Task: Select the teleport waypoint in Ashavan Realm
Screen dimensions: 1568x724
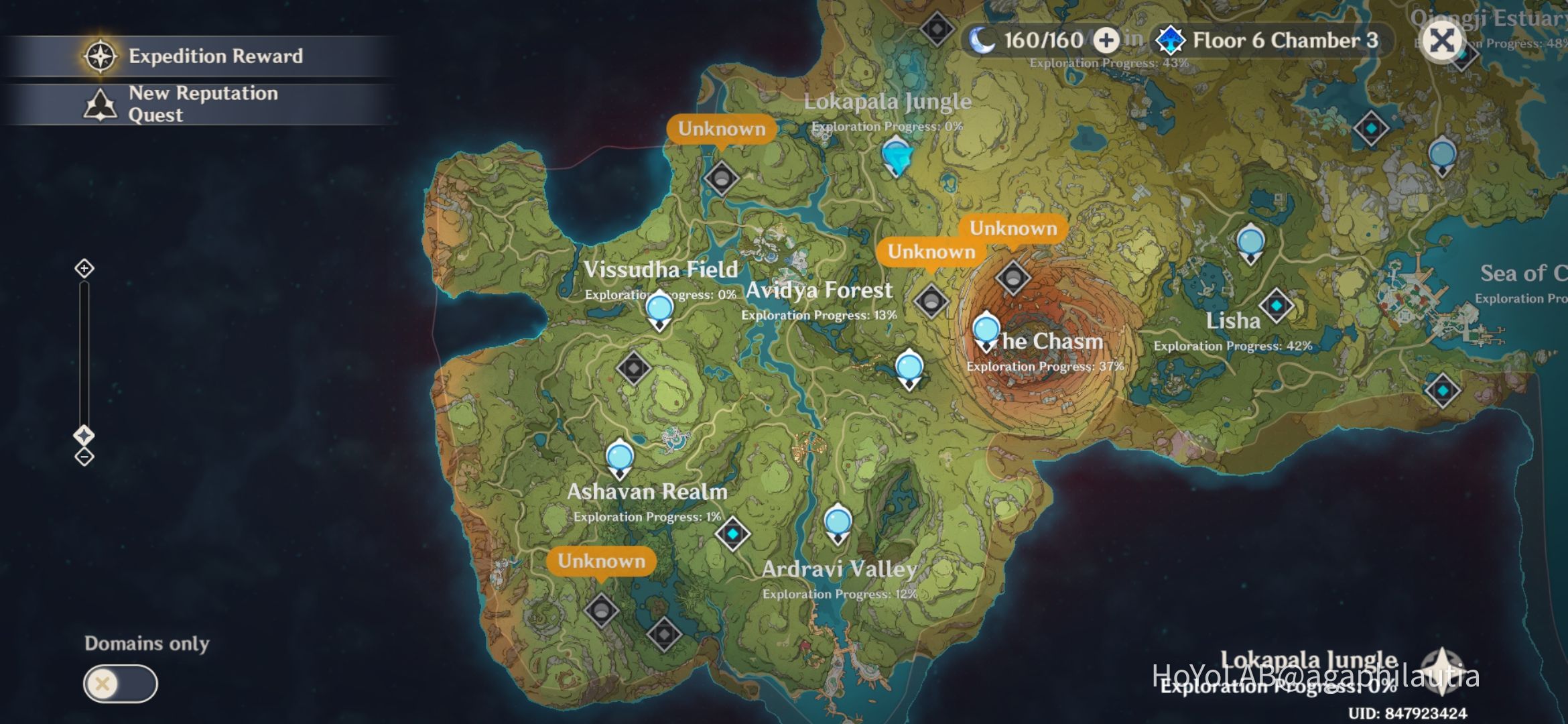Action: [620, 456]
